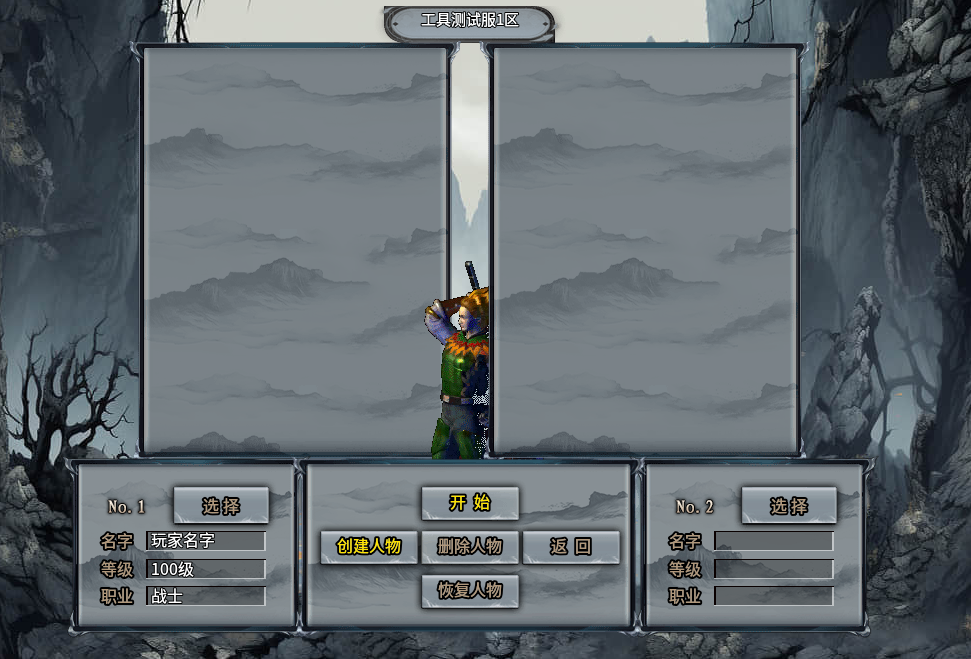Choose 创建人物 to create a character
The image size is (971, 659).
[x=369, y=547]
